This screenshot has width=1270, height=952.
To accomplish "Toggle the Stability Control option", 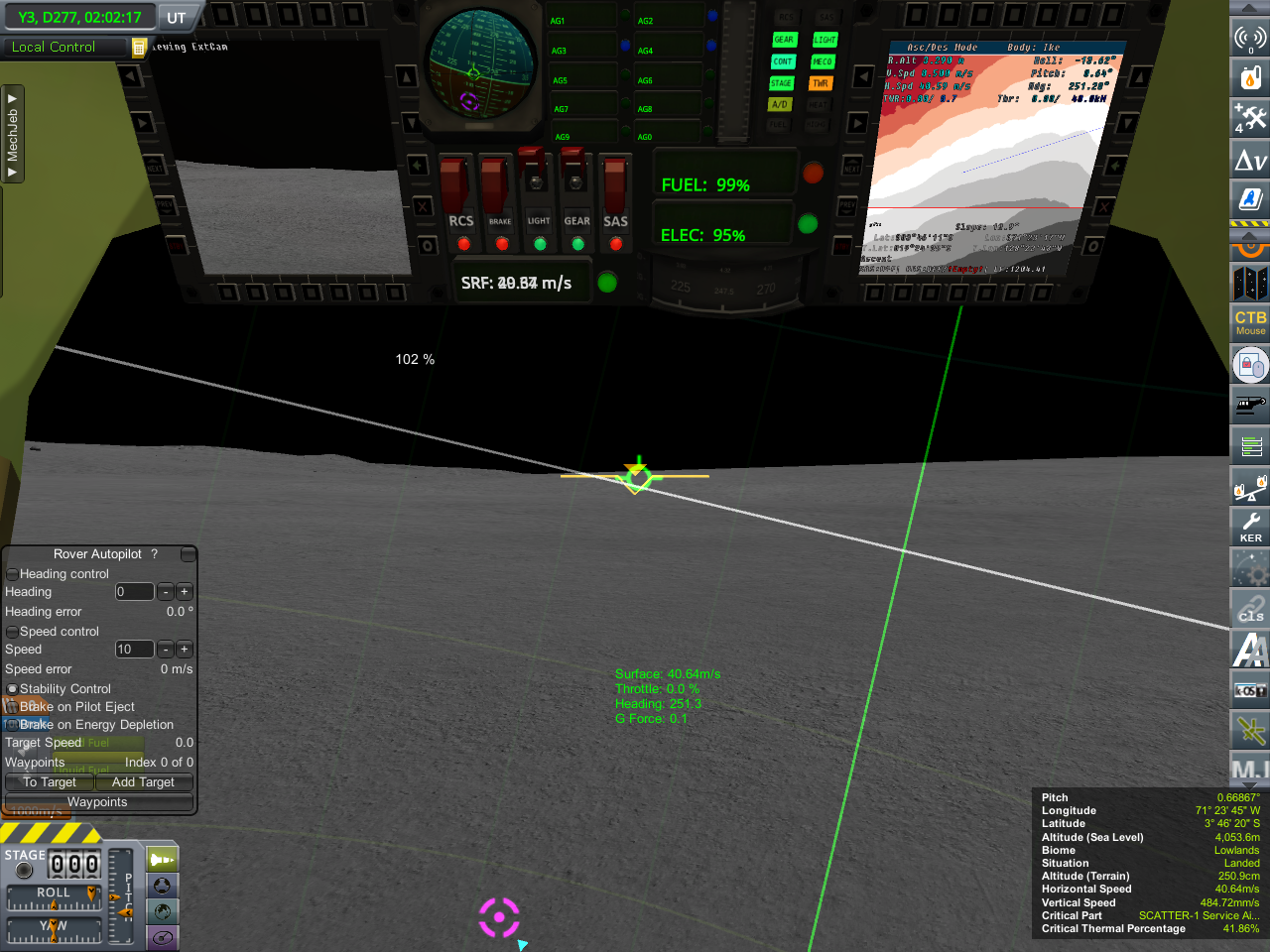I will pyautogui.click(x=13, y=689).
